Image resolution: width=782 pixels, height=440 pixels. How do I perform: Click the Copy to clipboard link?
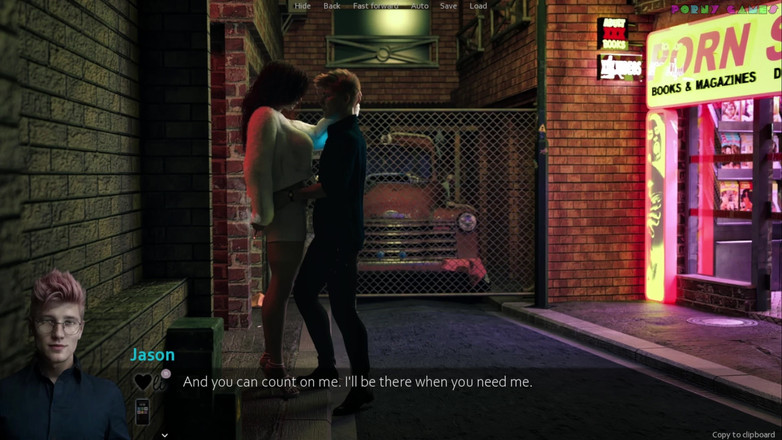[743, 435]
